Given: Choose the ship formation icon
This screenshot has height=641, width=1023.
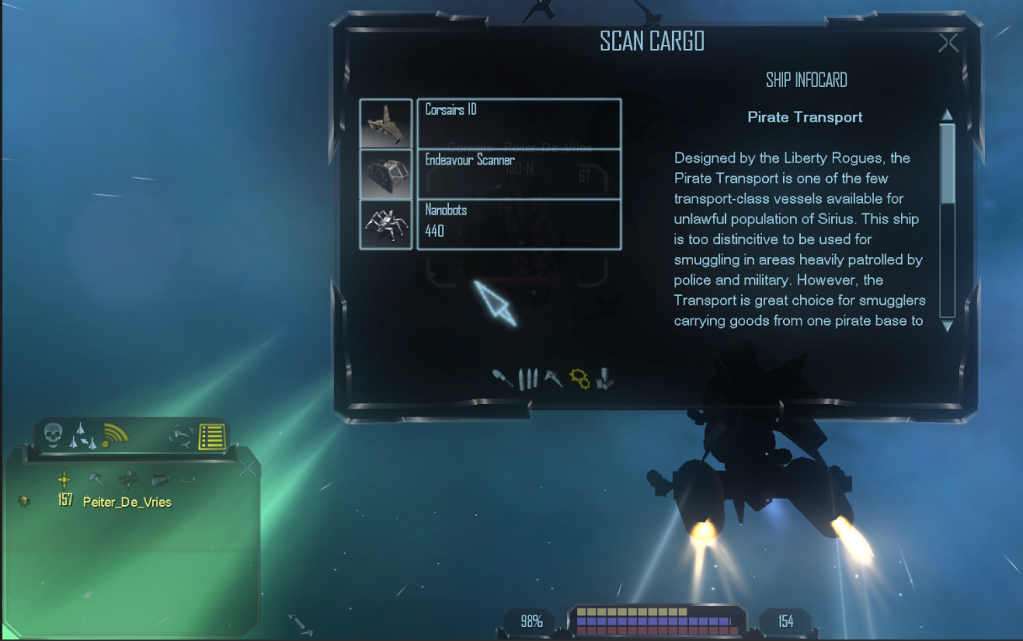Looking at the screenshot, I should (x=84, y=435).
